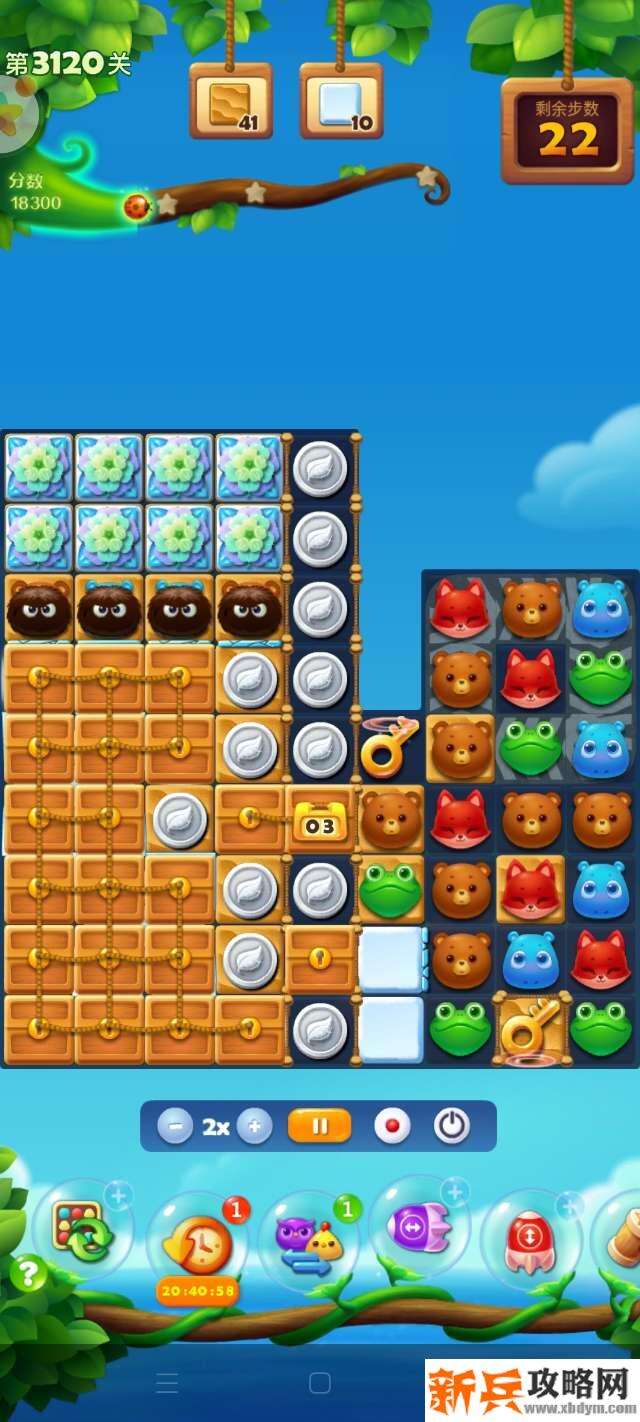The image size is (640, 1422).
Task: Decrease the playback speed with minus
Action: click(x=175, y=1127)
